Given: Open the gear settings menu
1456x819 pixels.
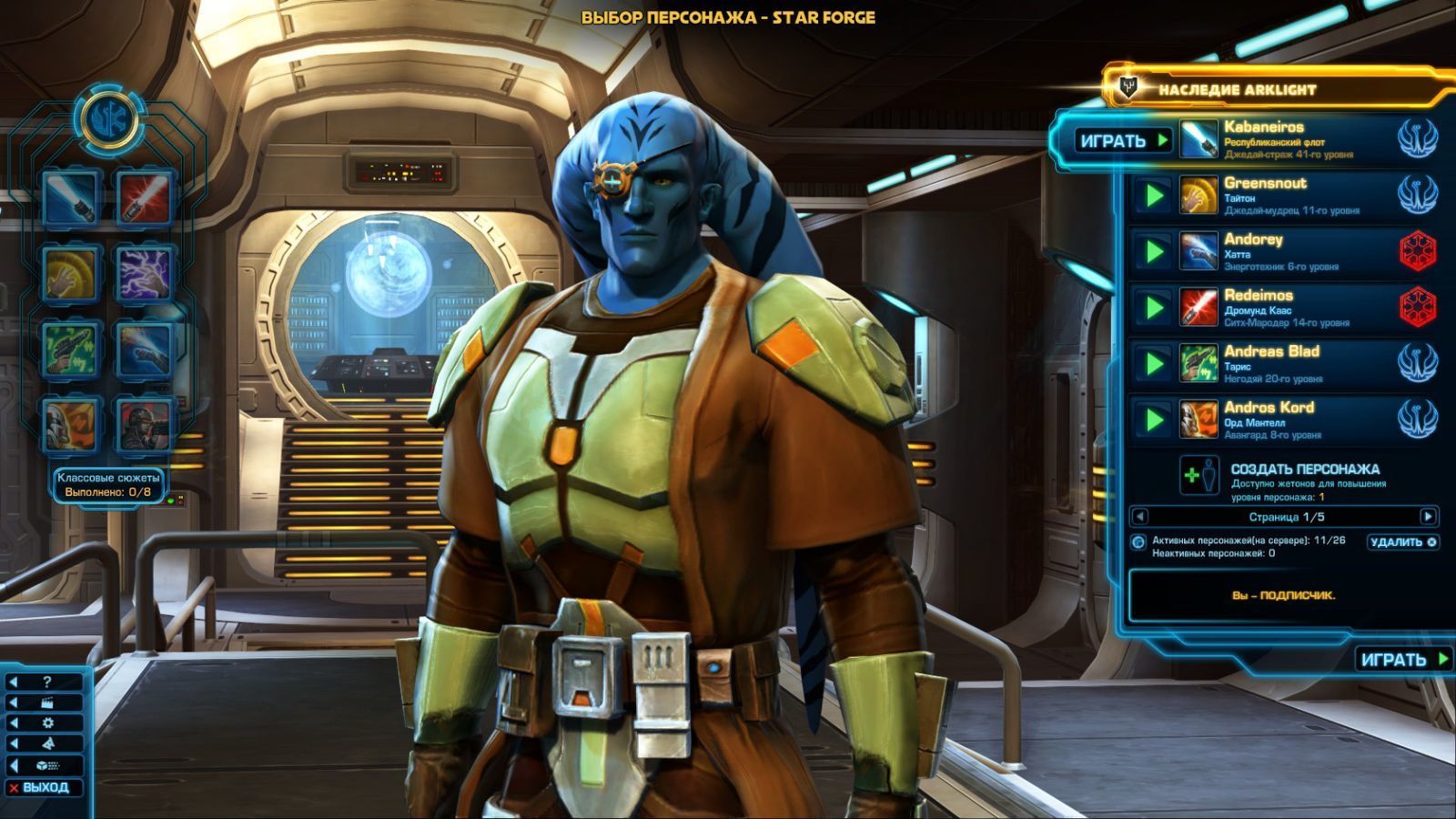Looking at the screenshot, I should pos(47,723).
